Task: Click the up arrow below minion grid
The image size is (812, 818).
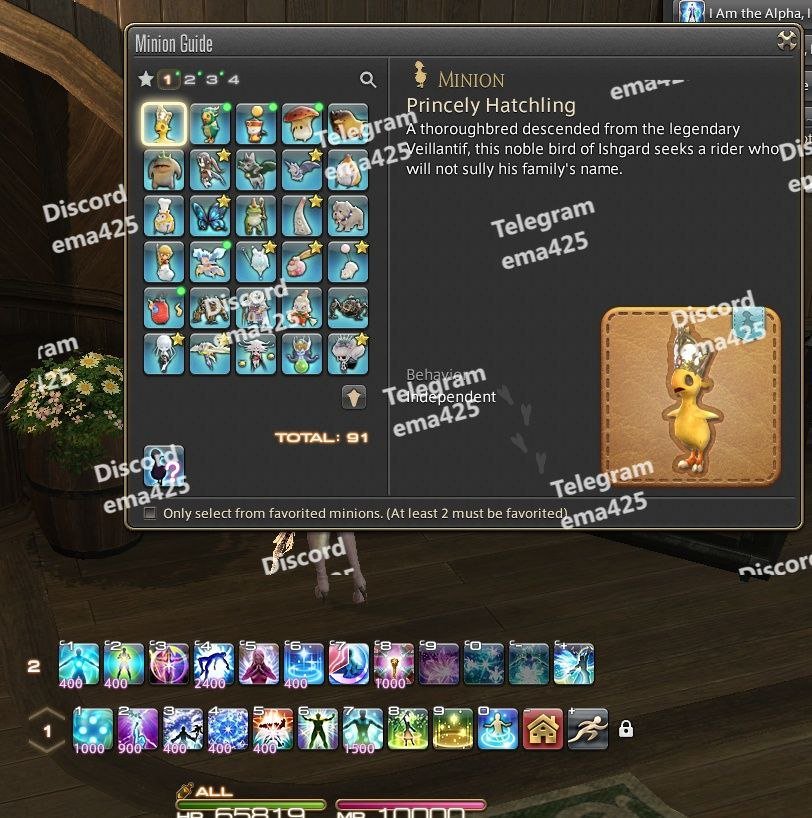Action: coord(354,397)
